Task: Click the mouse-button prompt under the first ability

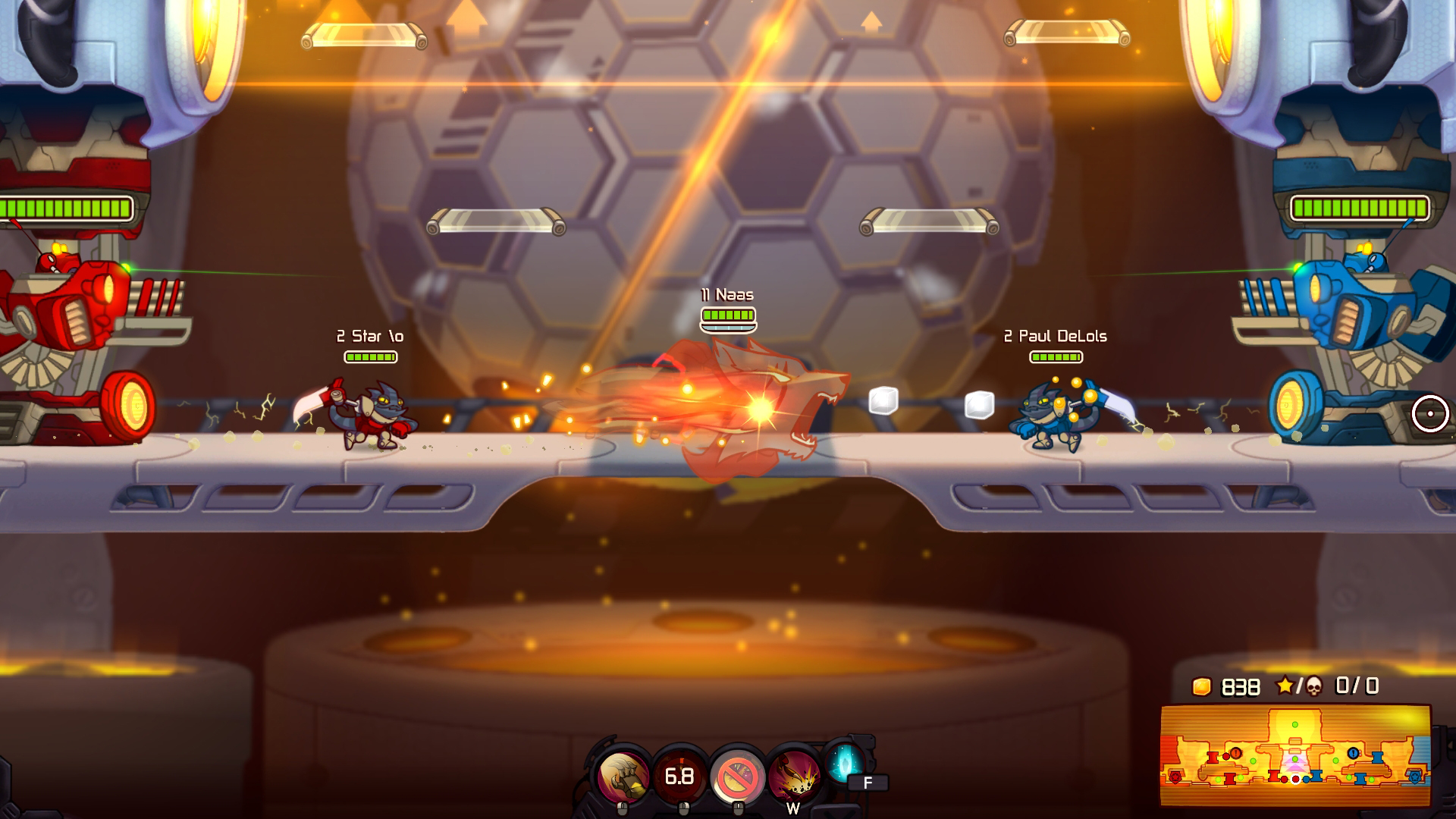Action: click(621, 808)
